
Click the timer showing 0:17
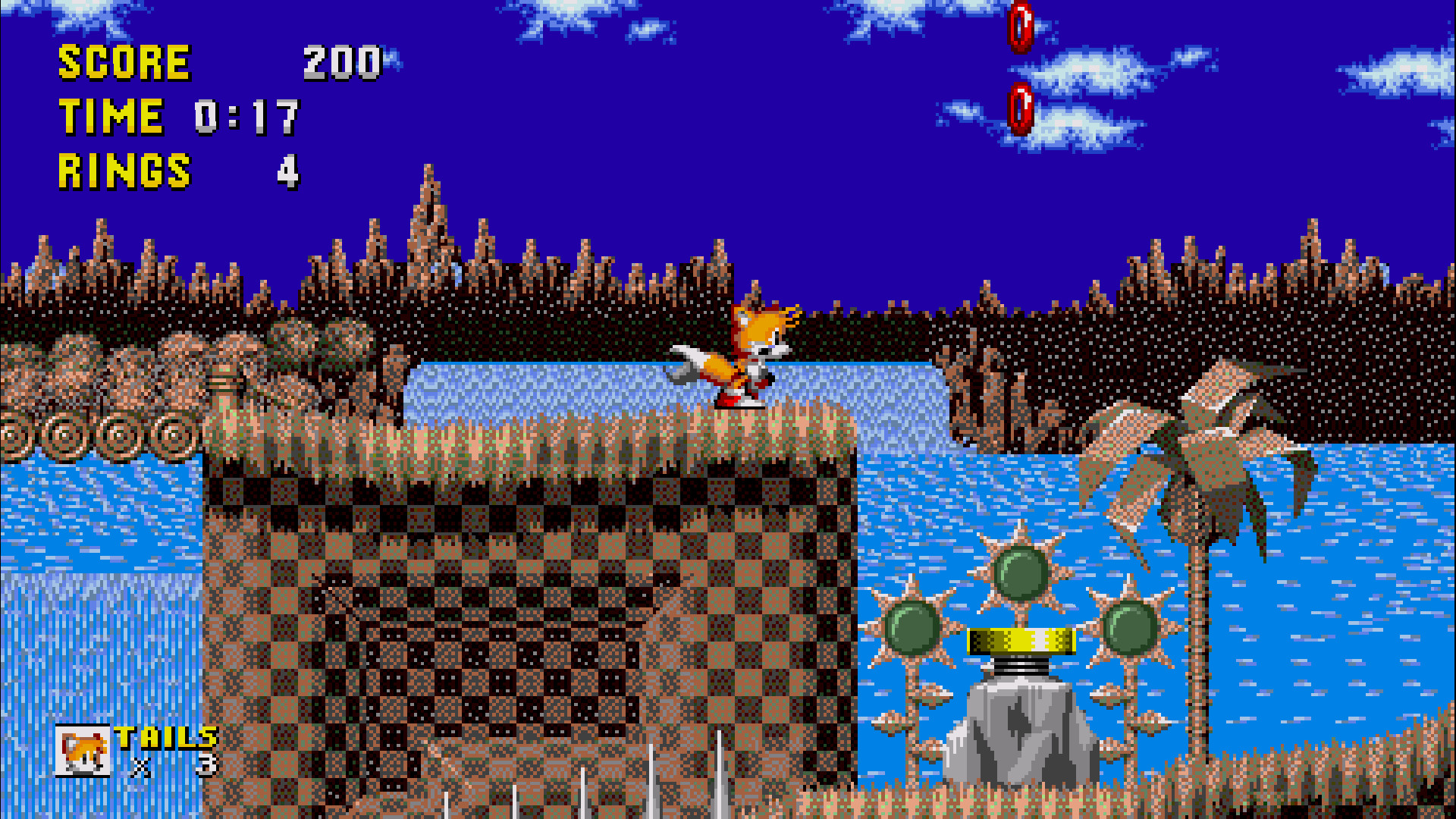(246, 115)
